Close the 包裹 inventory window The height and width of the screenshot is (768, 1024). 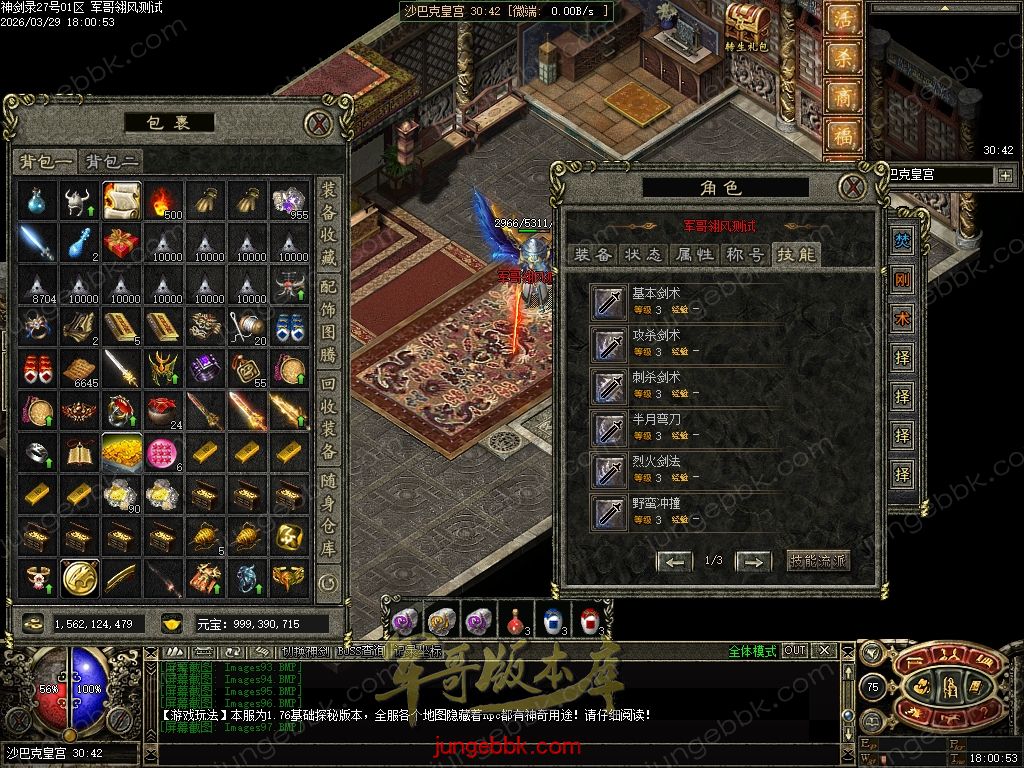pyautogui.click(x=318, y=123)
